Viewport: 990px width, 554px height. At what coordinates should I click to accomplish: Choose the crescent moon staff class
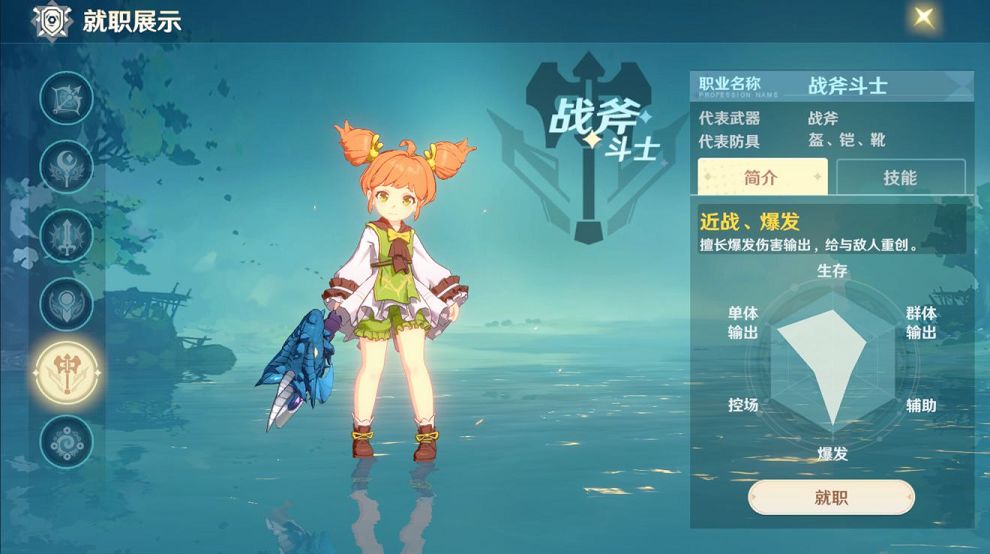[66, 166]
